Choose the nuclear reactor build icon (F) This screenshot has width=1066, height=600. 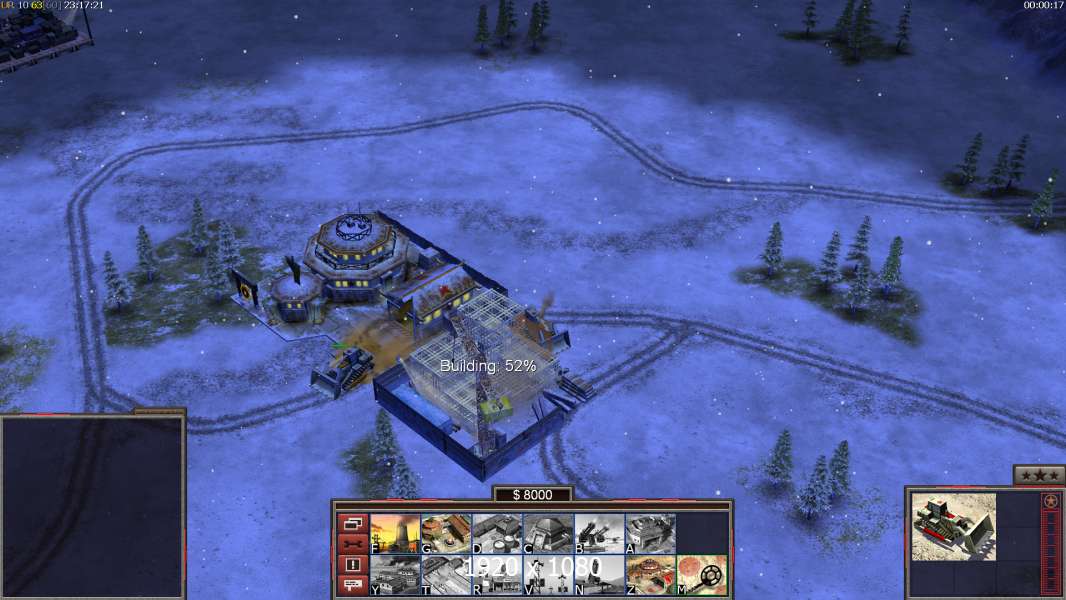tap(395, 534)
